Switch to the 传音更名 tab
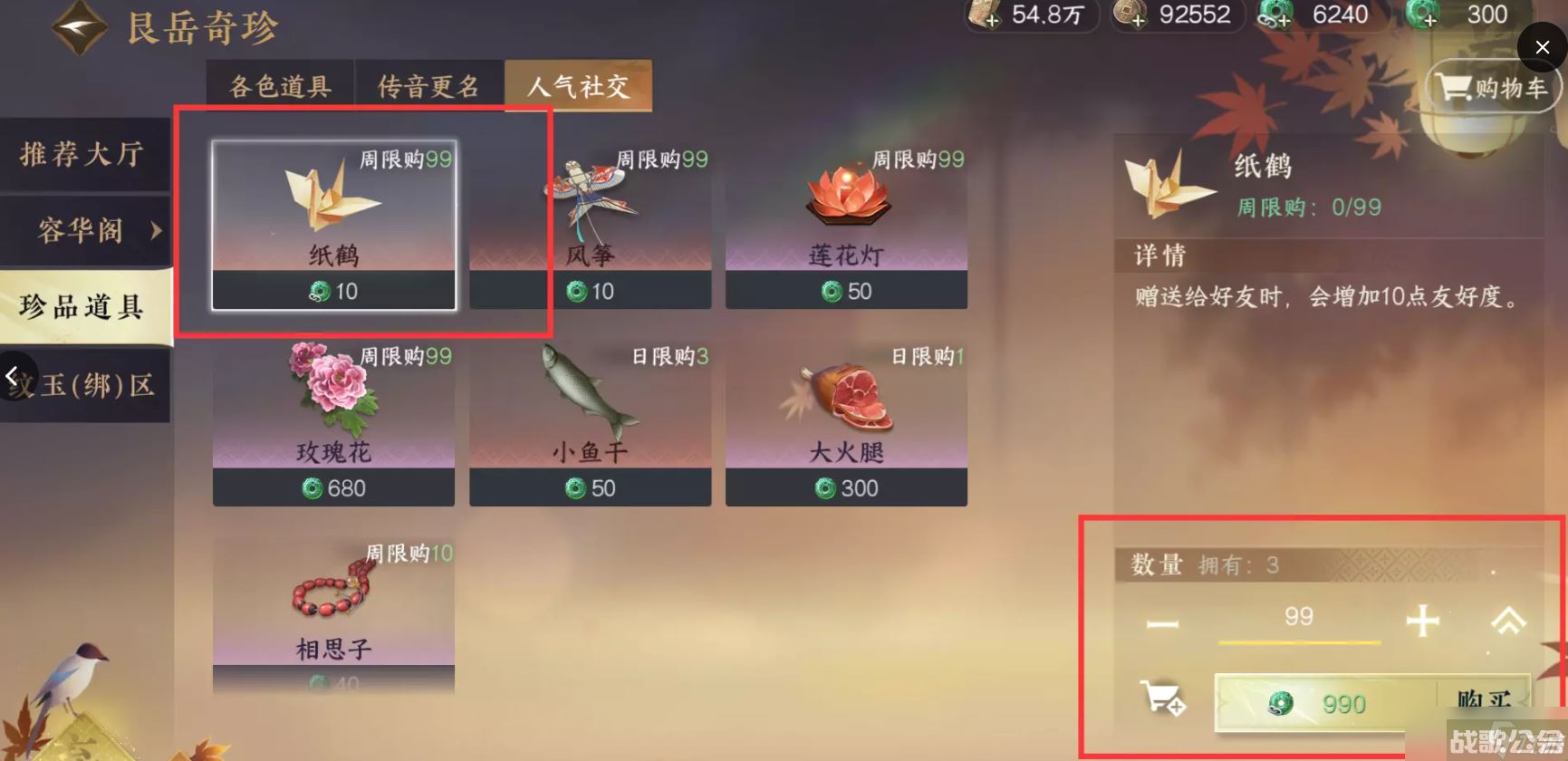The height and width of the screenshot is (761, 1568). [429, 84]
